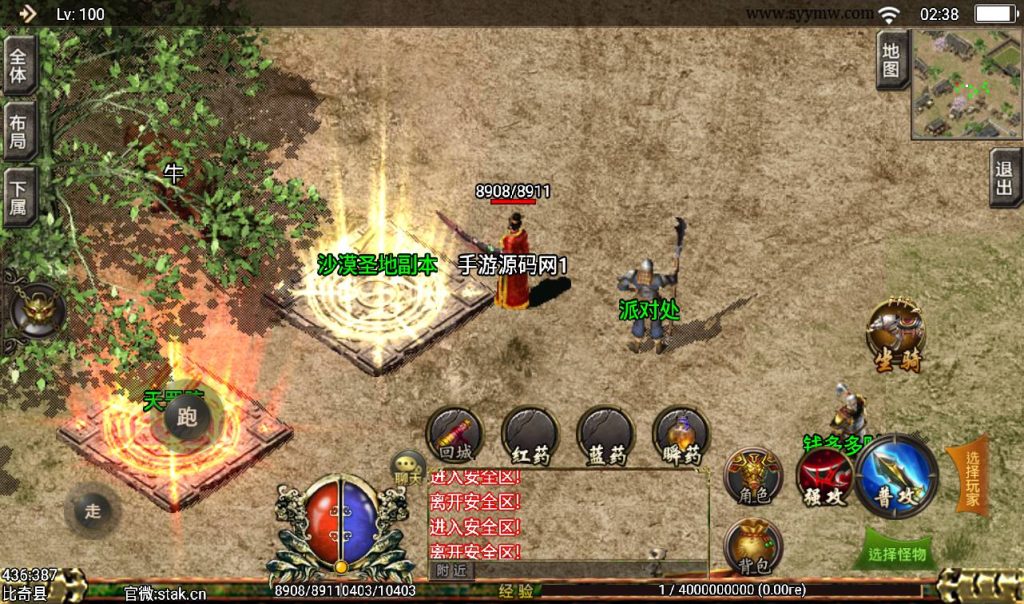Select the 布局 side tab
This screenshot has height=604, width=1024.
(19, 131)
